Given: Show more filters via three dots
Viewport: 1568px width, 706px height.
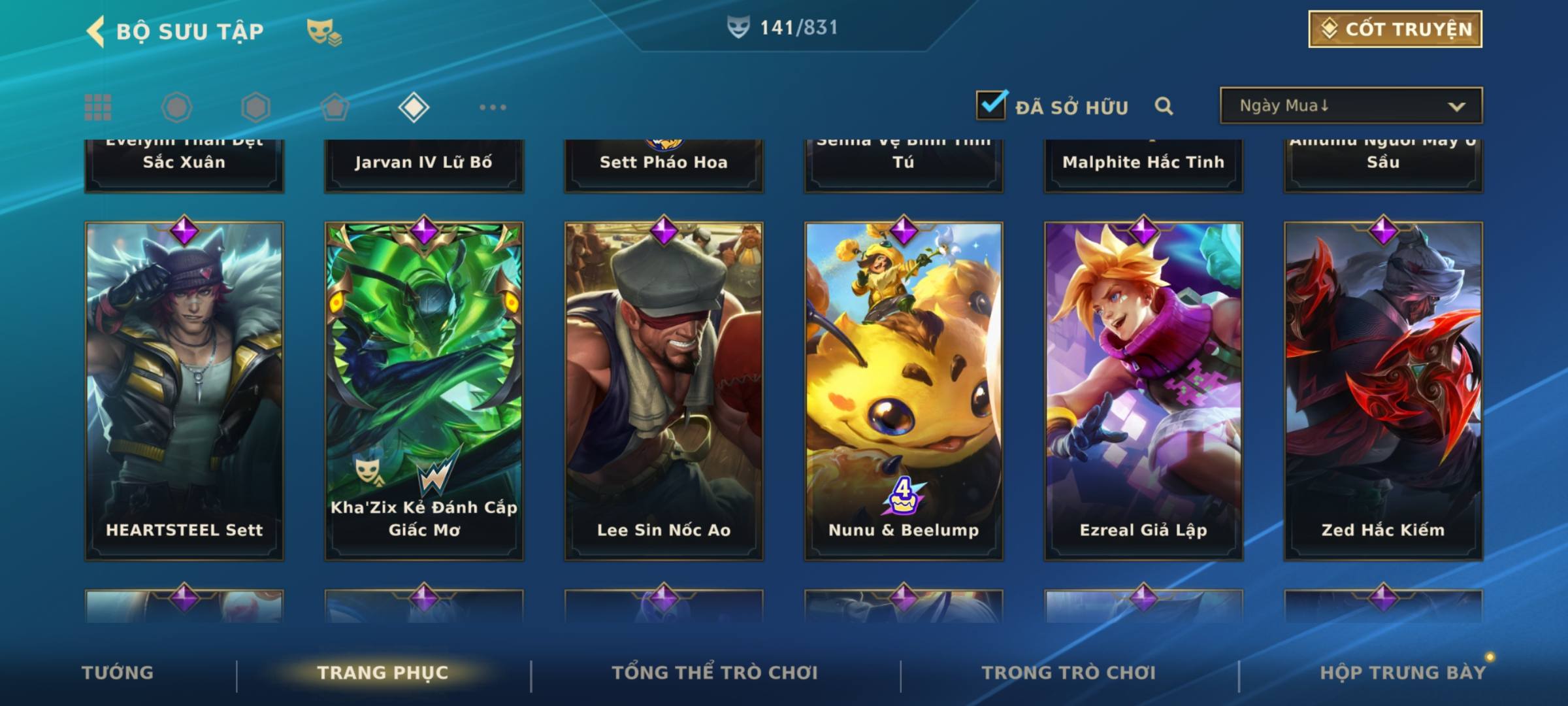Looking at the screenshot, I should click(493, 107).
